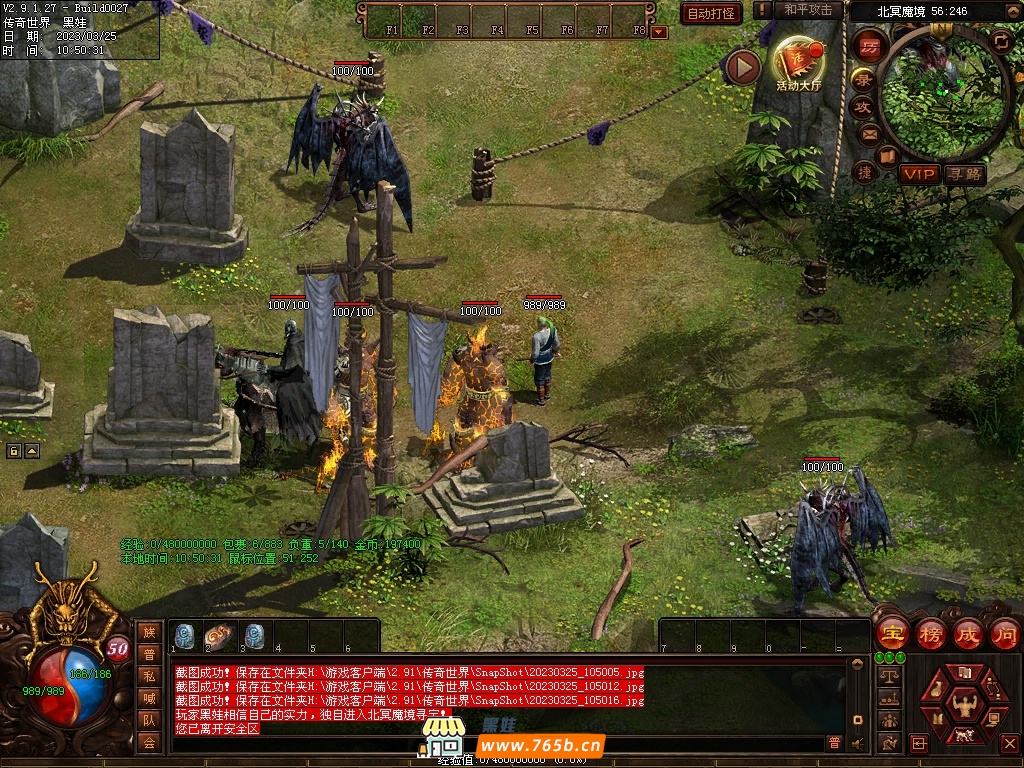The height and width of the screenshot is (768, 1024).
Task: Open the mail envelope icon
Action: click(868, 133)
